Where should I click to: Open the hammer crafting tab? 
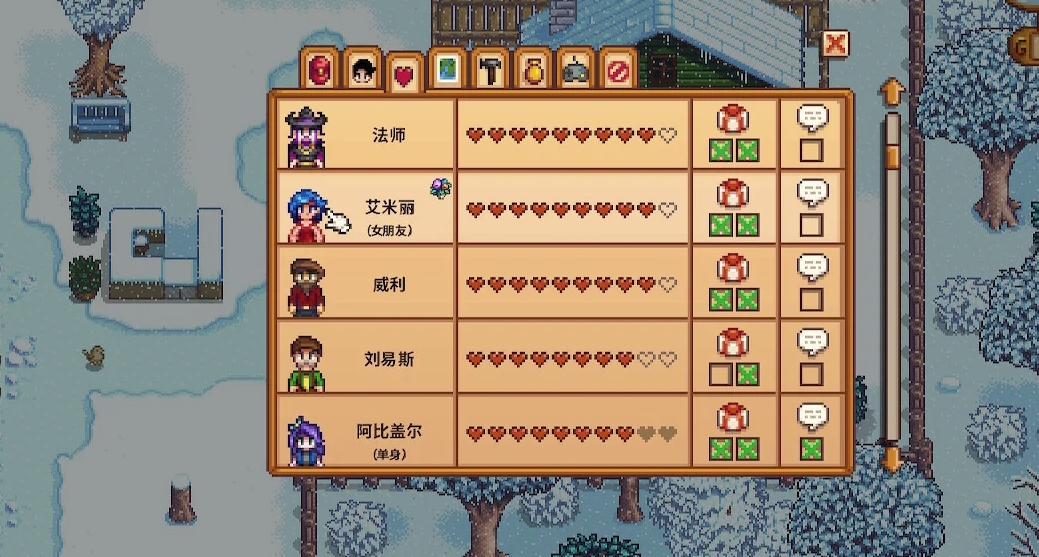click(x=490, y=72)
